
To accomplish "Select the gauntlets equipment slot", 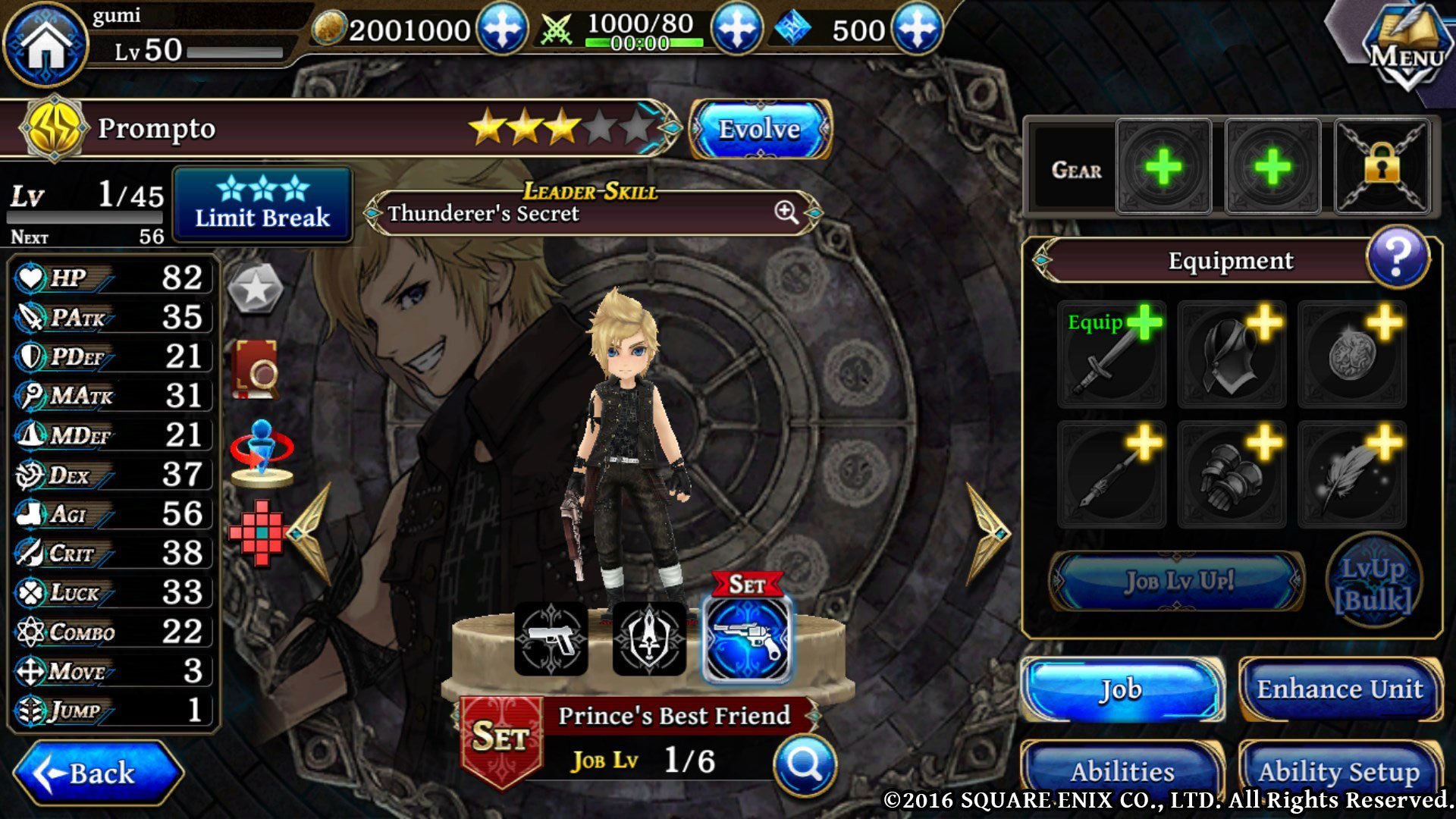I will [x=1232, y=475].
